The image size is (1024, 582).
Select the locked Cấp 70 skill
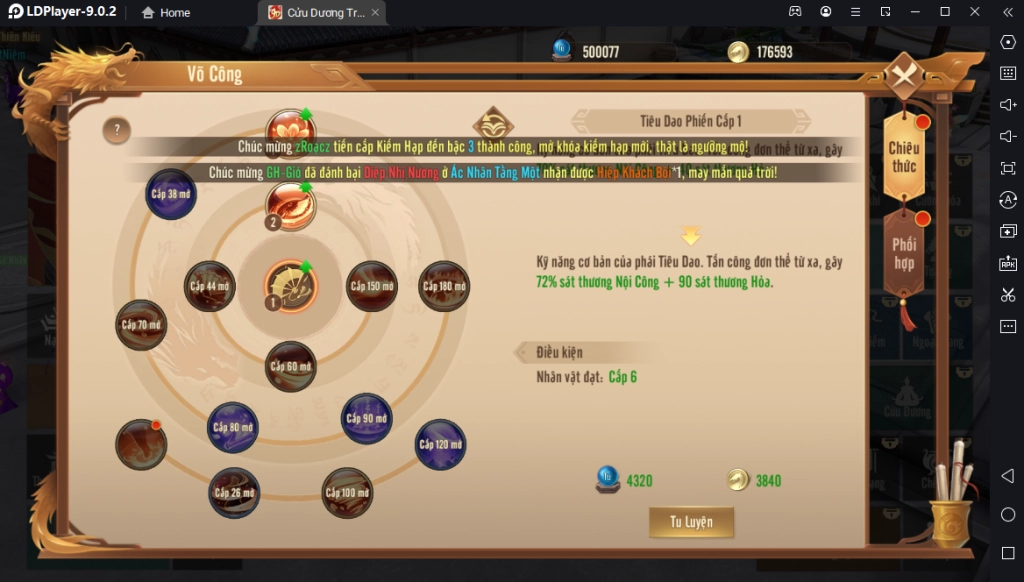141,325
